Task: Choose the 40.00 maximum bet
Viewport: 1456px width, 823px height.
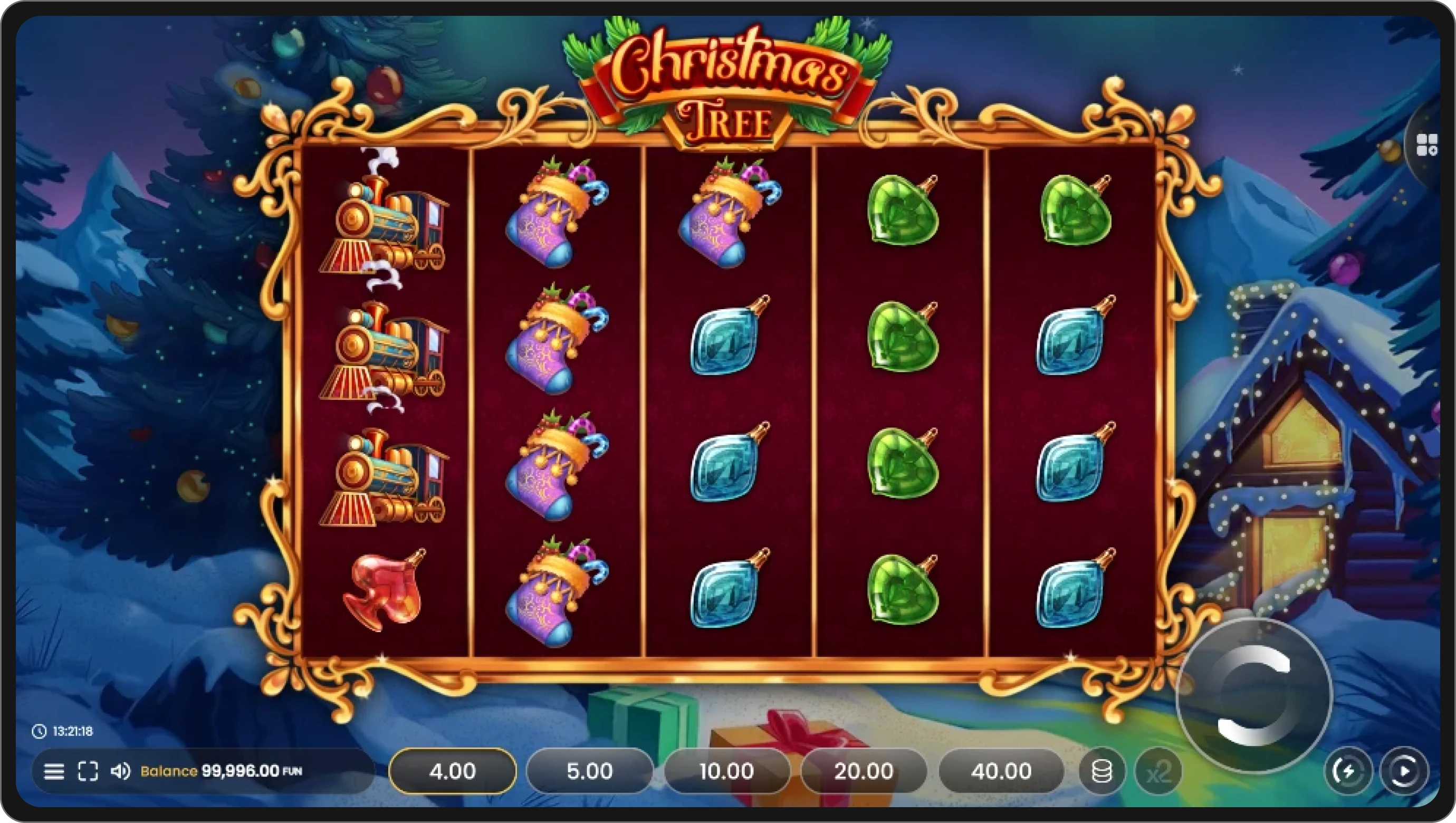Action: [x=1002, y=770]
